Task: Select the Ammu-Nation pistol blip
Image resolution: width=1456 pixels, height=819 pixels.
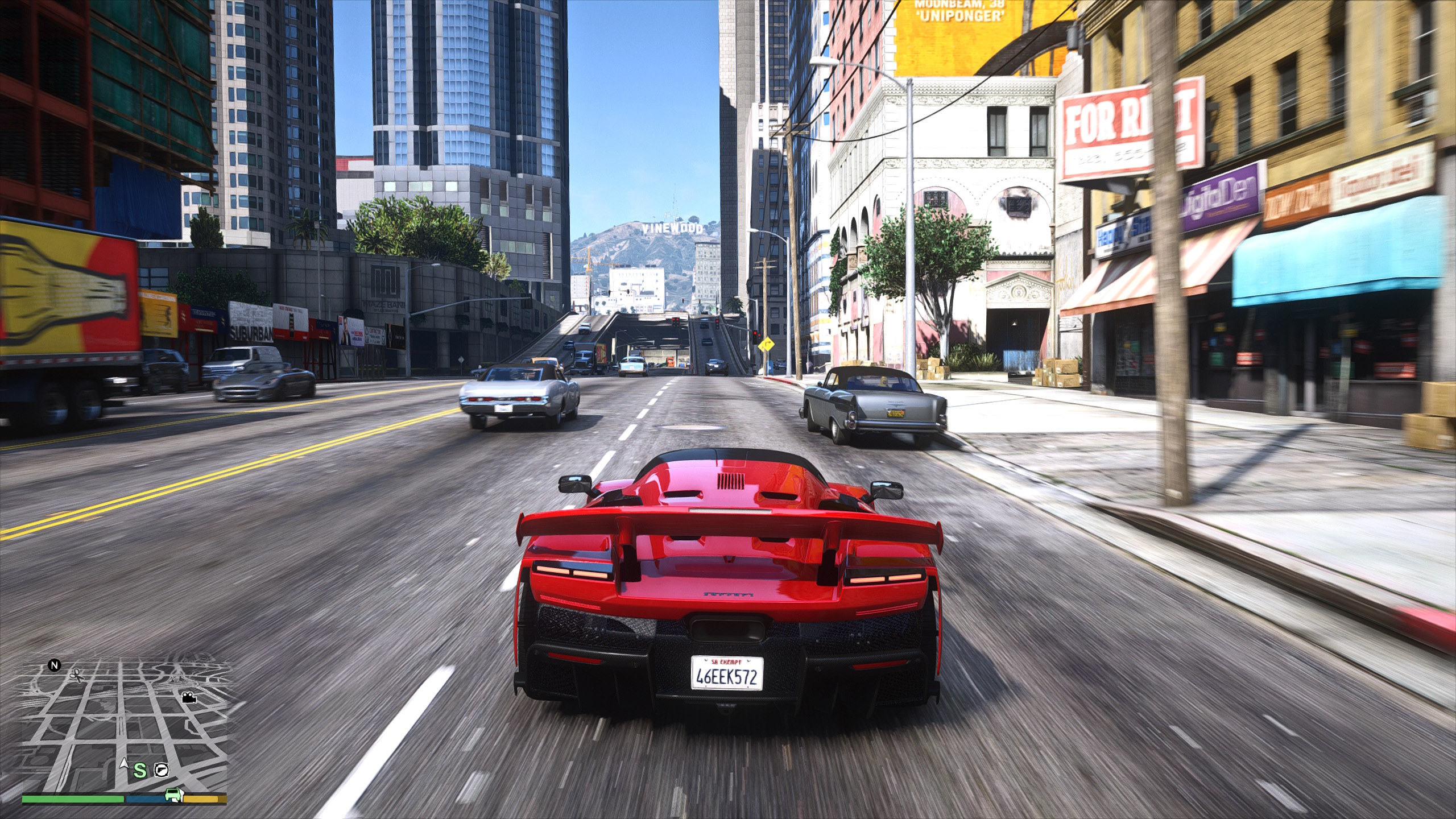Action: pyautogui.click(x=162, y=770)
